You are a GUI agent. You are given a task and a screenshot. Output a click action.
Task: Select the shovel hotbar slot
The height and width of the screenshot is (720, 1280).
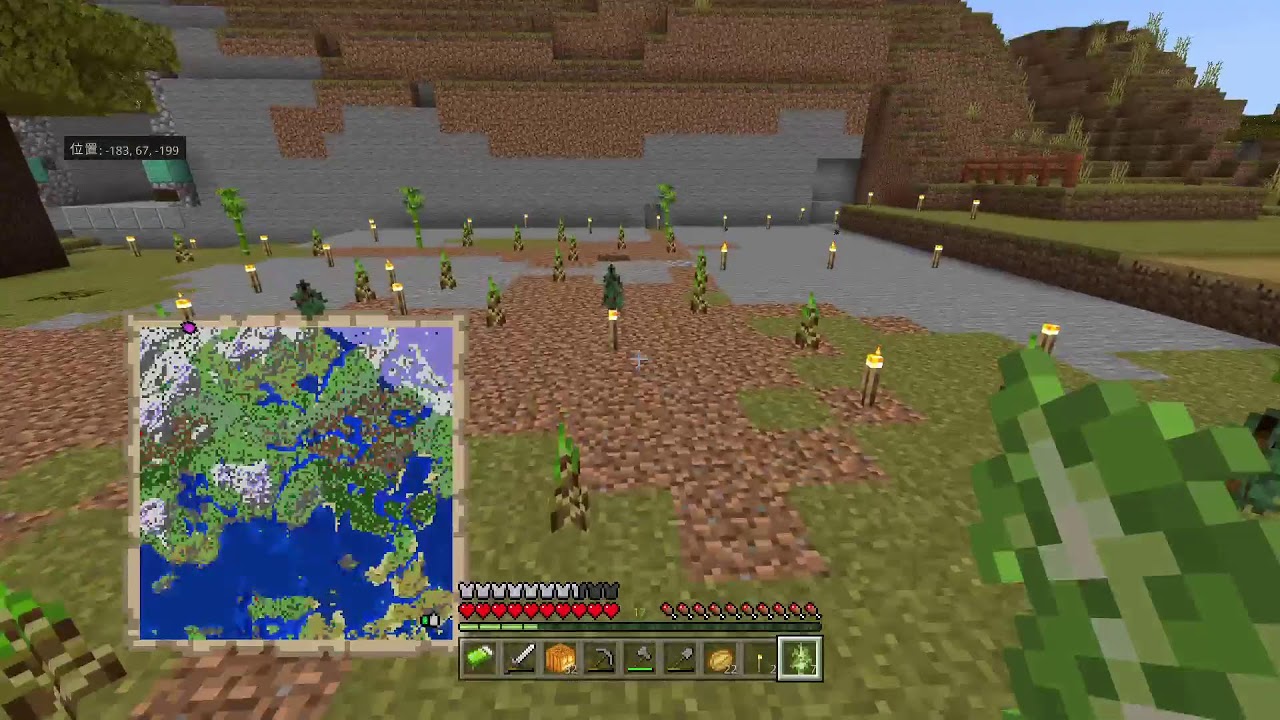[680, 660]
